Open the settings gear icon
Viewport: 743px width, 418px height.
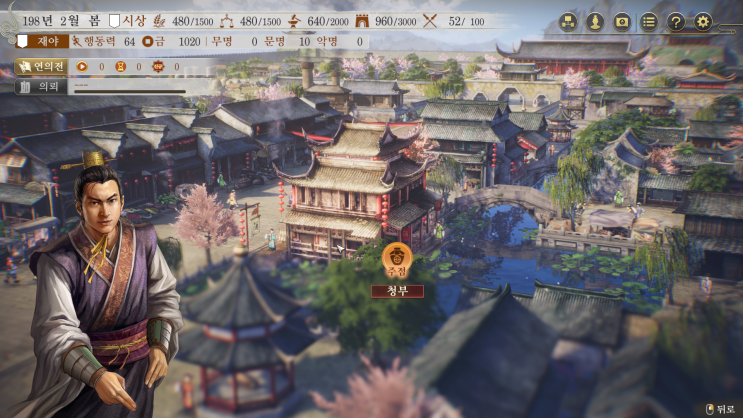tap(703, 21)
